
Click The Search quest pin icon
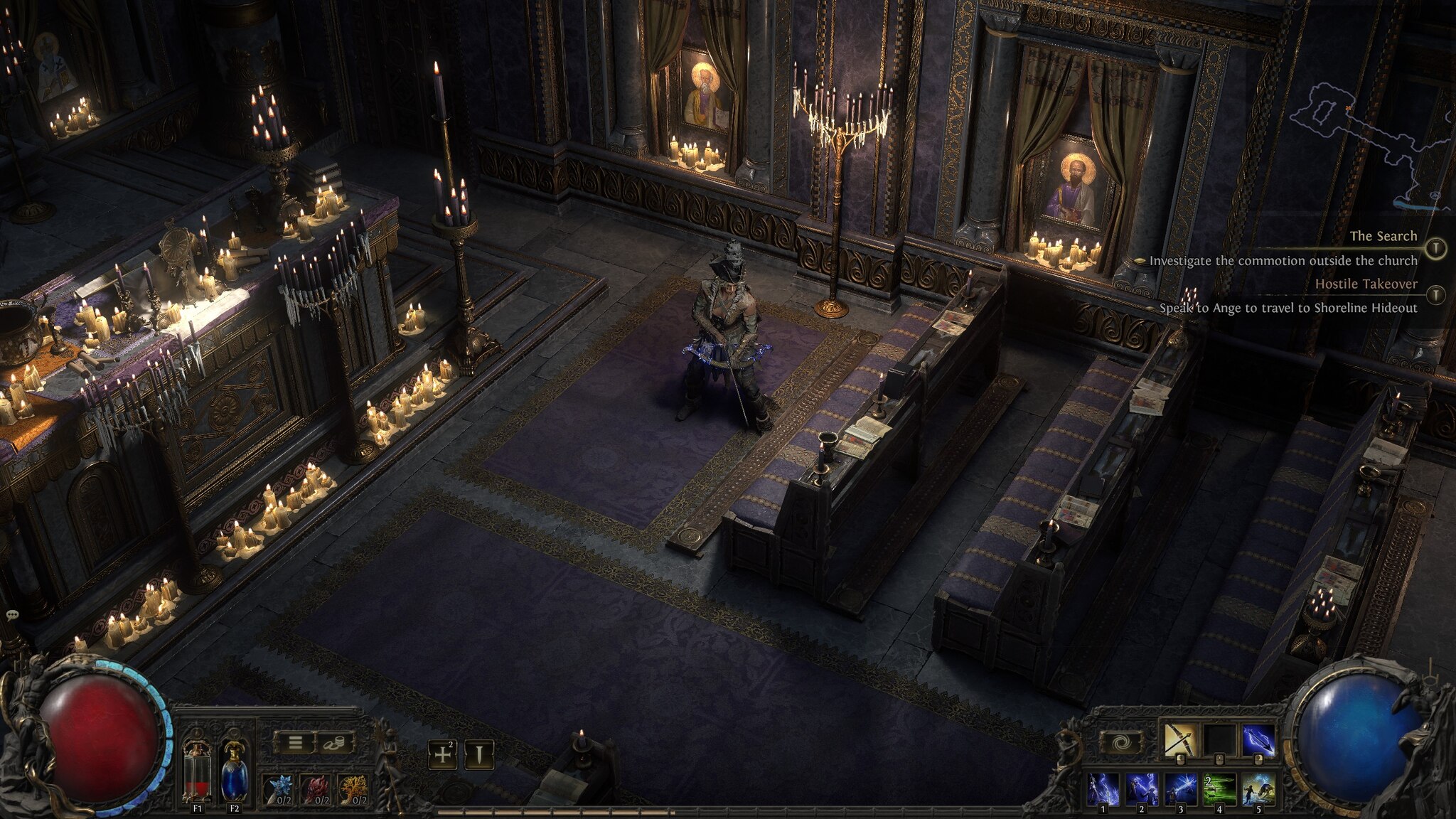pyautogui.click(x=1437, y=247)
